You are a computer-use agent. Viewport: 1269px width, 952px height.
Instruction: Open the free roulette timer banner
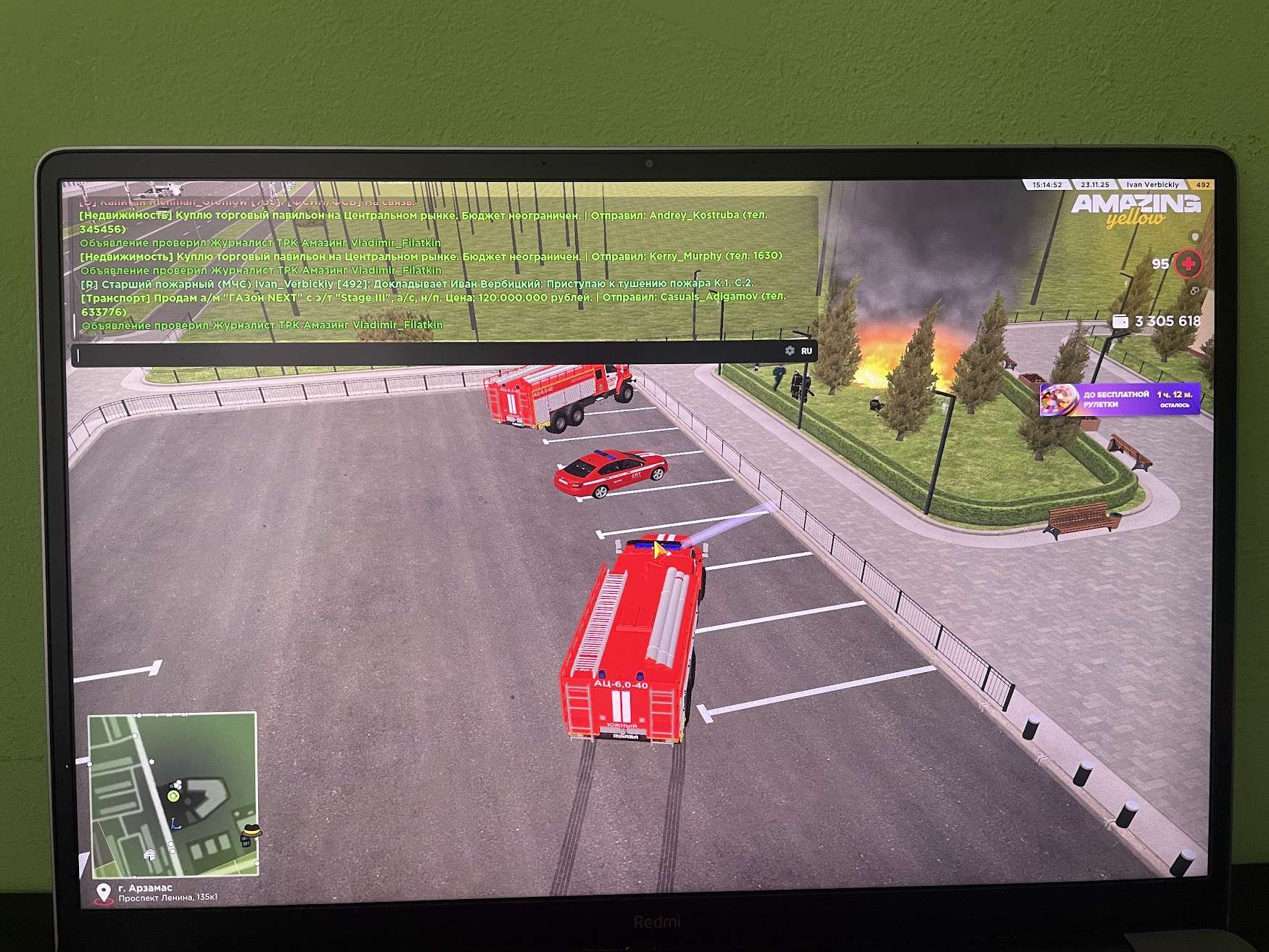point(1119,400)
